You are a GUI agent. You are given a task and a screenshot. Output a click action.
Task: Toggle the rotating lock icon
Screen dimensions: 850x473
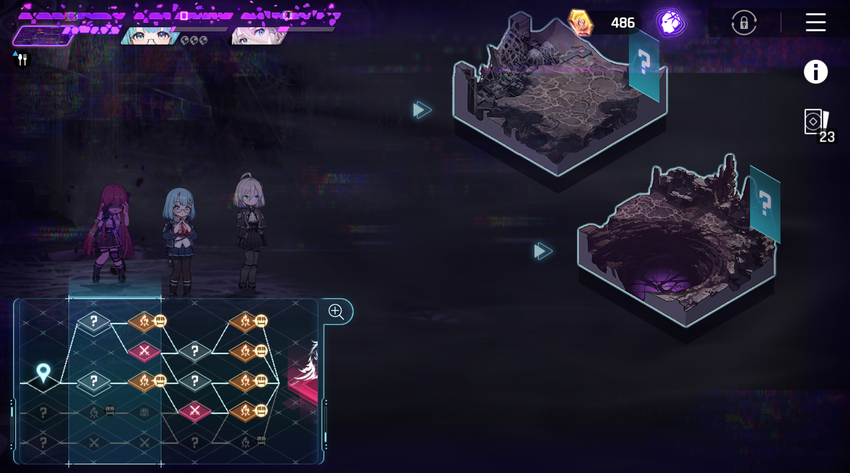click(744, 23)
